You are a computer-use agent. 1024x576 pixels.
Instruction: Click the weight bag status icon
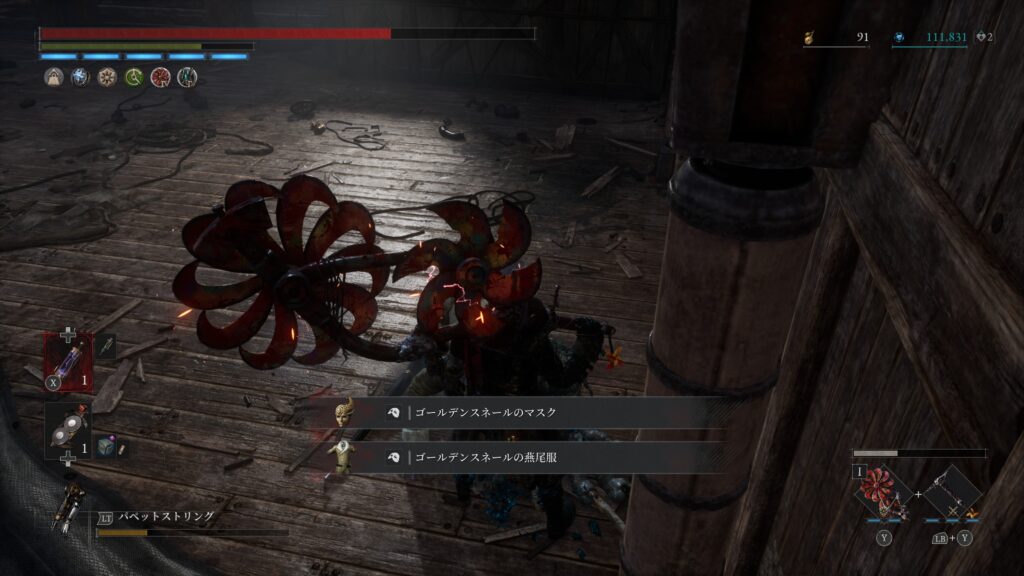(x=54, y=77)
